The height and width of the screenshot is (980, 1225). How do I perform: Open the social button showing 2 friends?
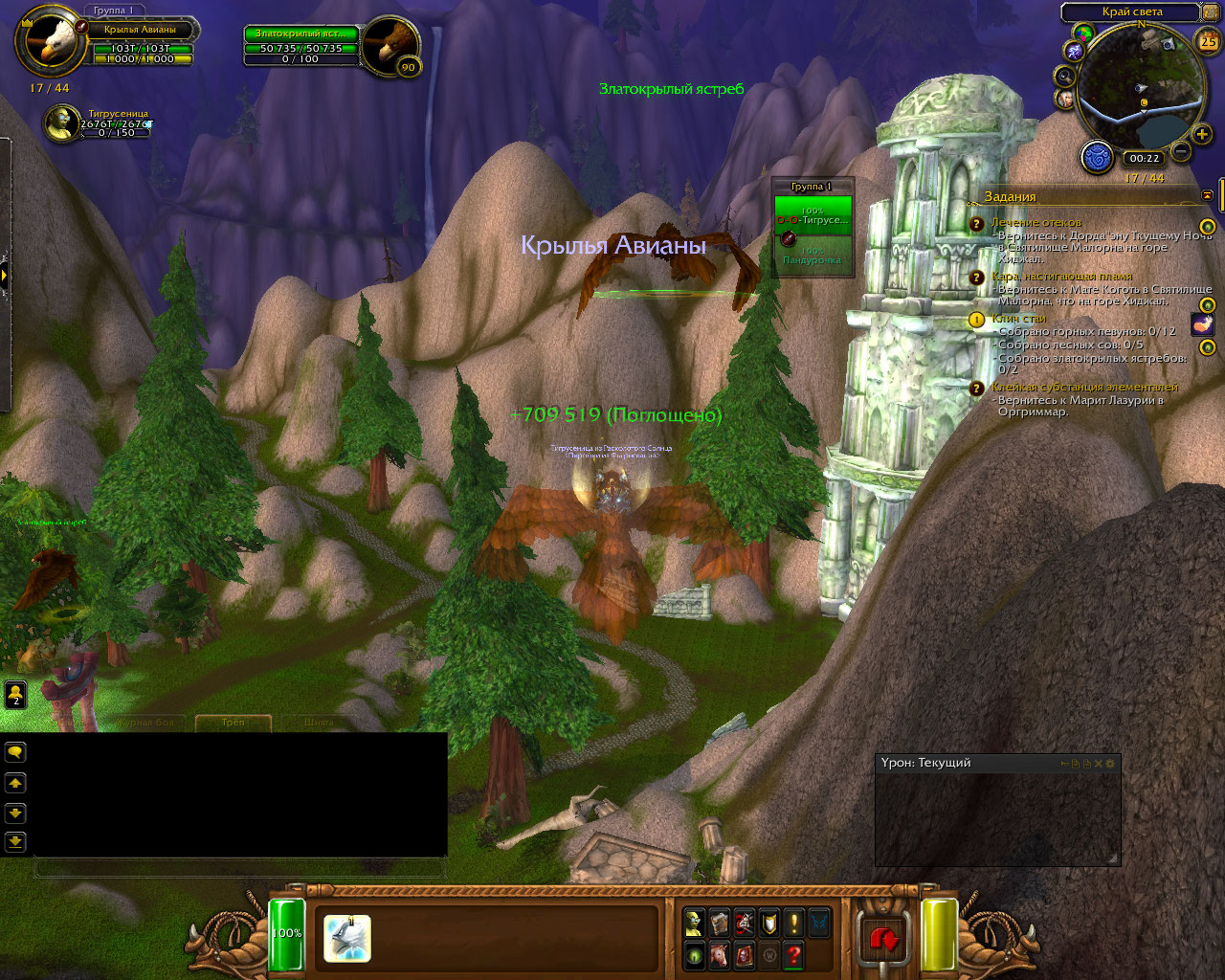(15, 694)
